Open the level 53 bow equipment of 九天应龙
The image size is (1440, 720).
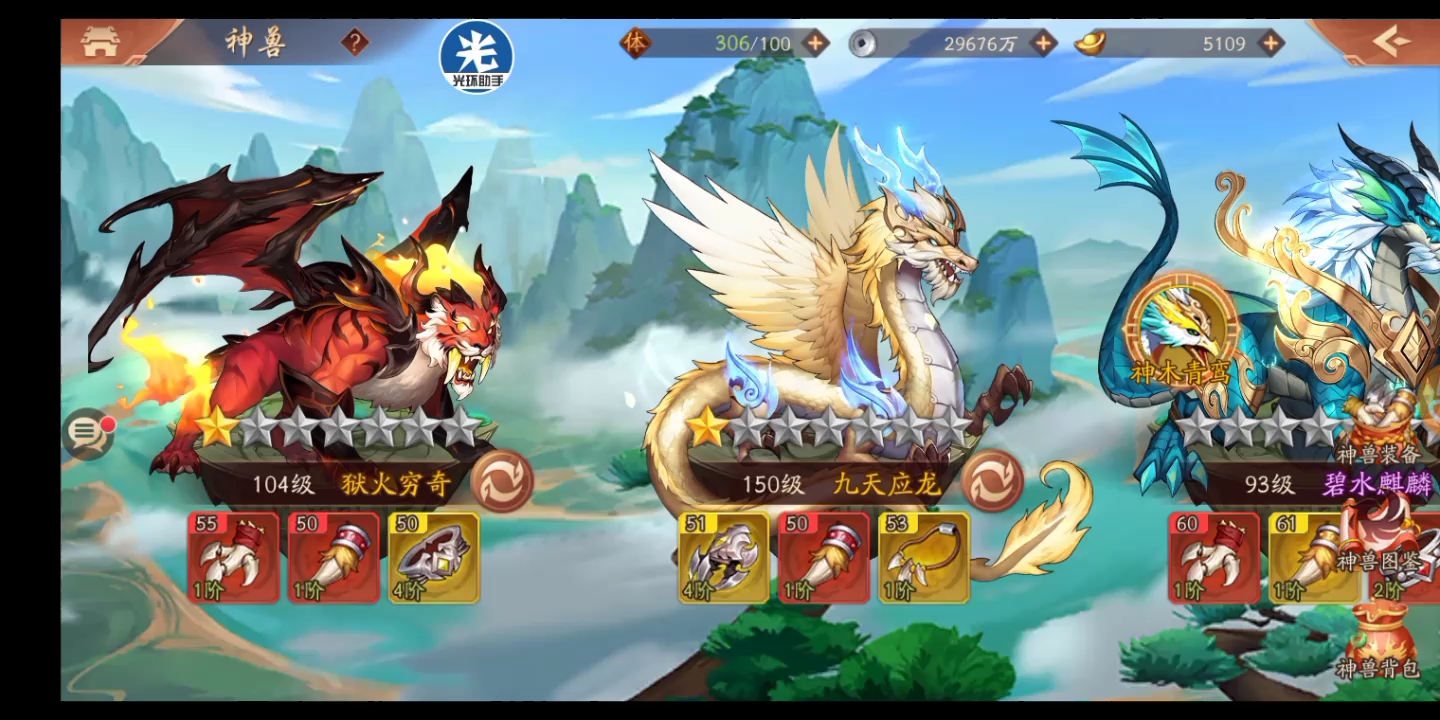coord(924,558)
